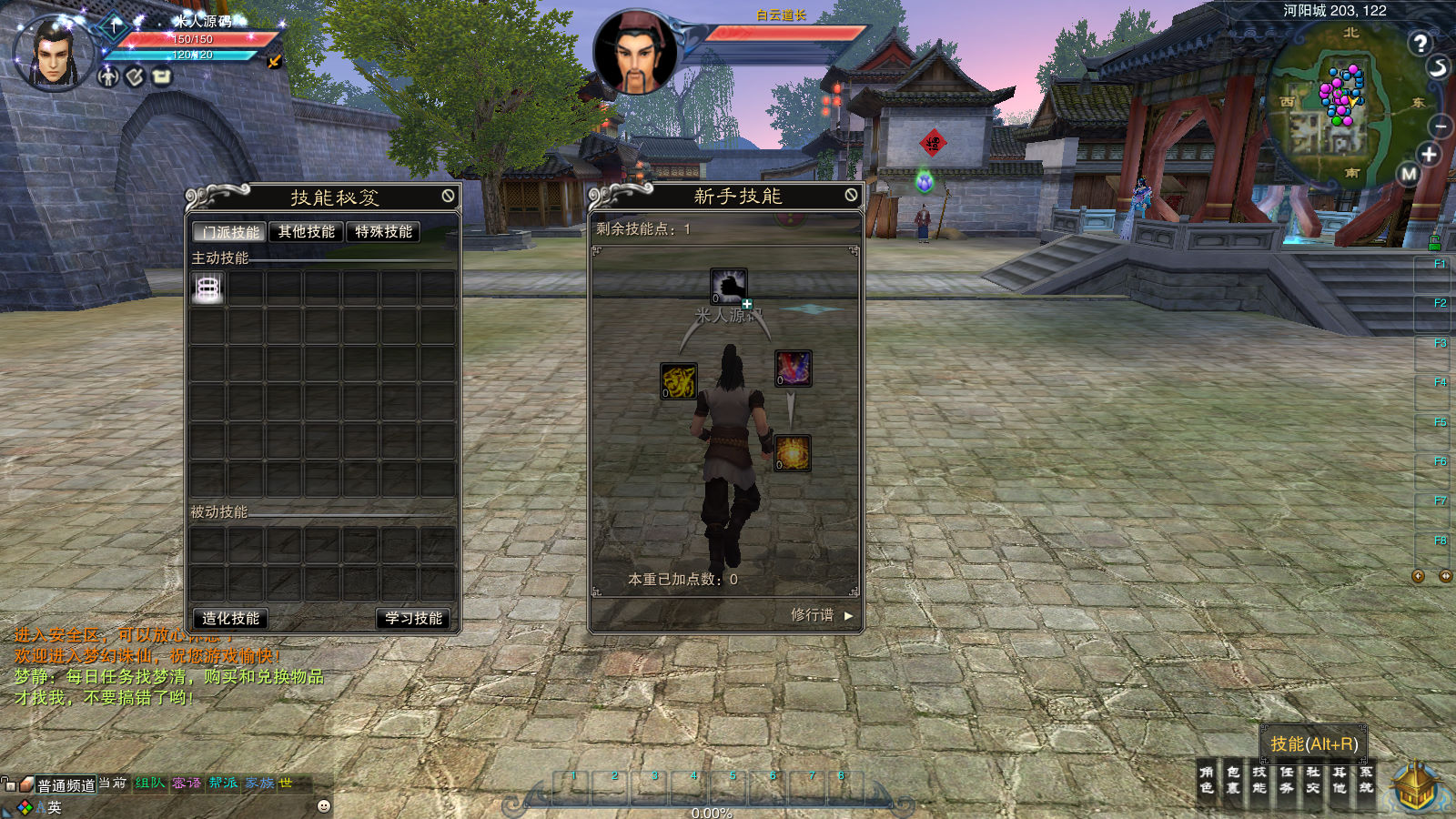
Task: Select the 门派技能 tab
Action: coord(230,232)
